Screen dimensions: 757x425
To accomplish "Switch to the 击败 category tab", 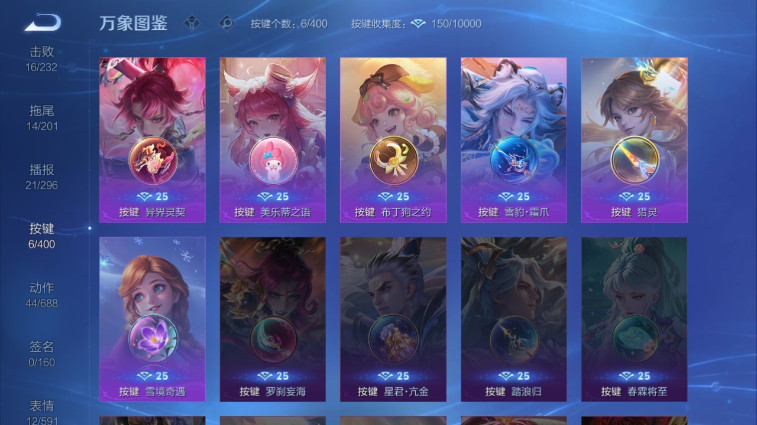I will [42, 58].
